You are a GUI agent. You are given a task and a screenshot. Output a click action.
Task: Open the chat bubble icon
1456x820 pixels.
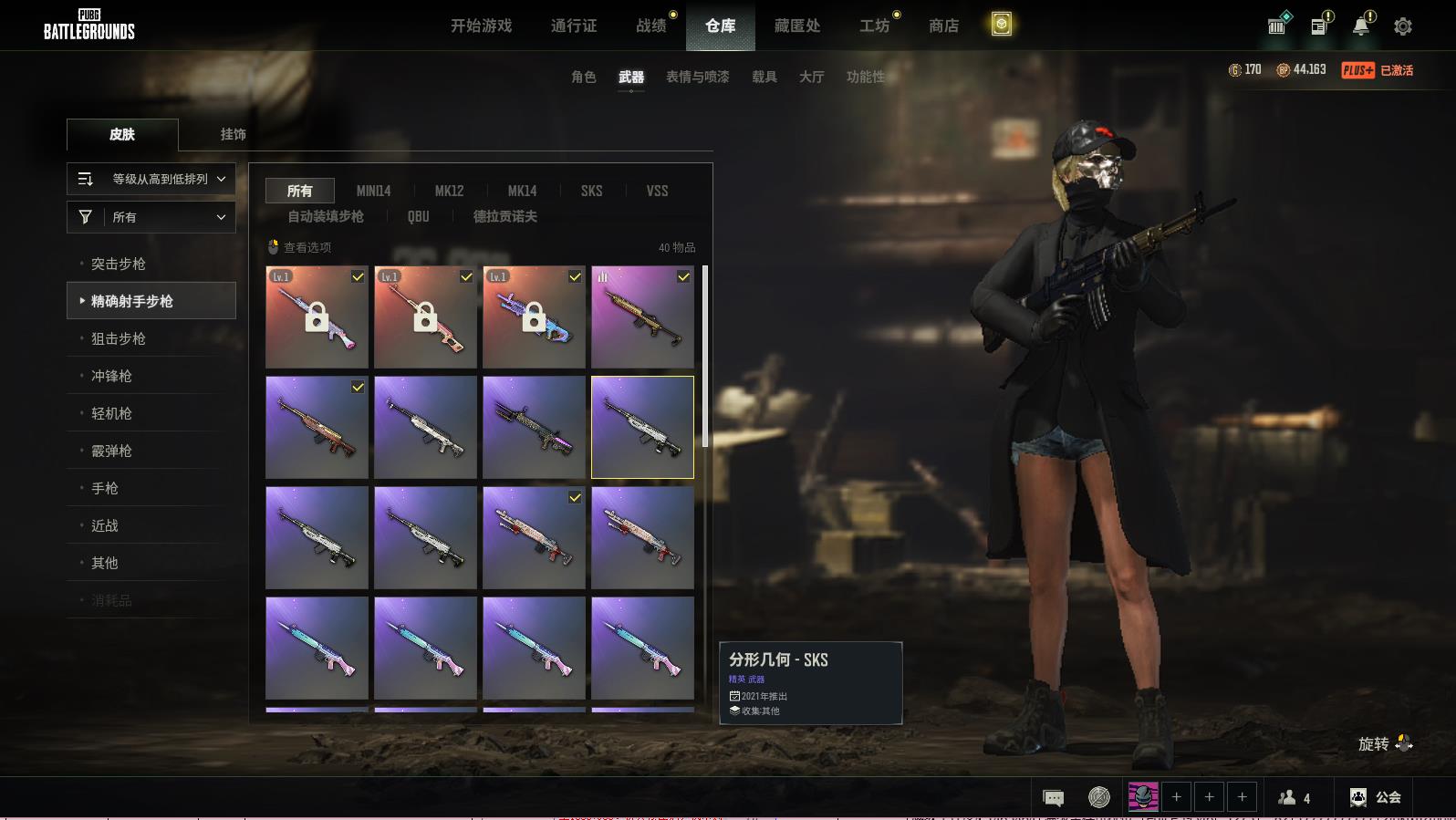click(1053, 798)
